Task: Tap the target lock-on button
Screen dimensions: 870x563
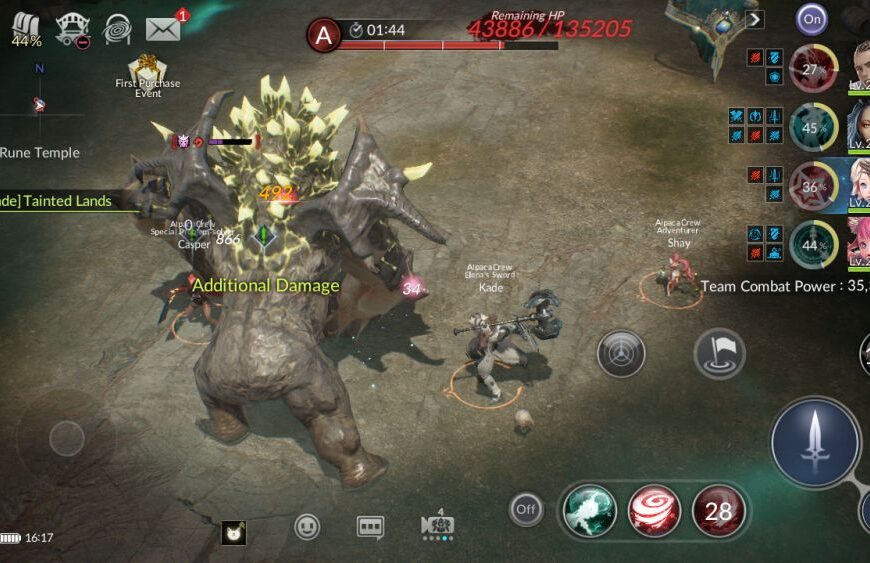Action: pyautogui.click(x=621, y=353)
